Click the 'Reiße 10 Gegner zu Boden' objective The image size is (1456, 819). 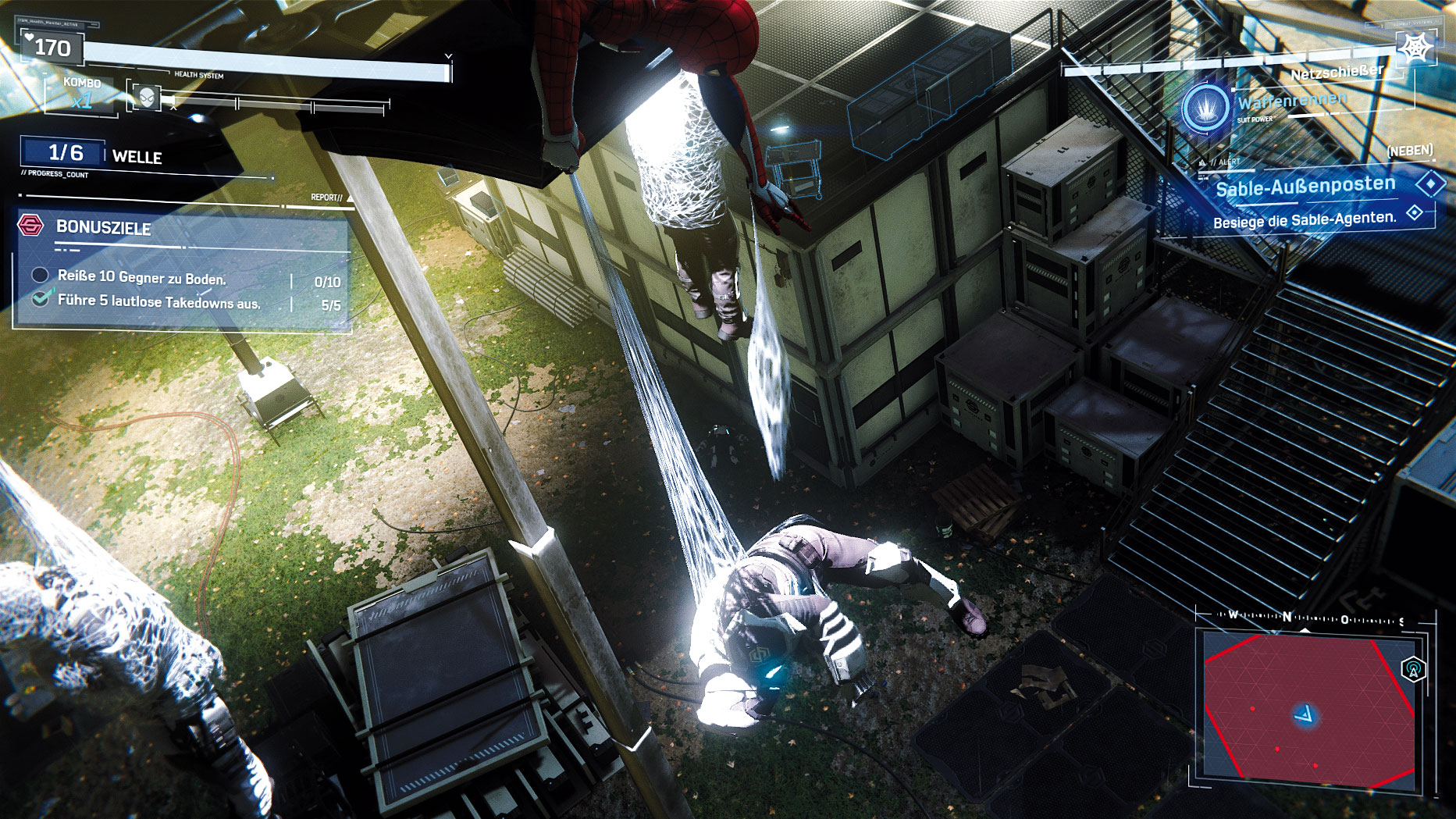[142, 277]
